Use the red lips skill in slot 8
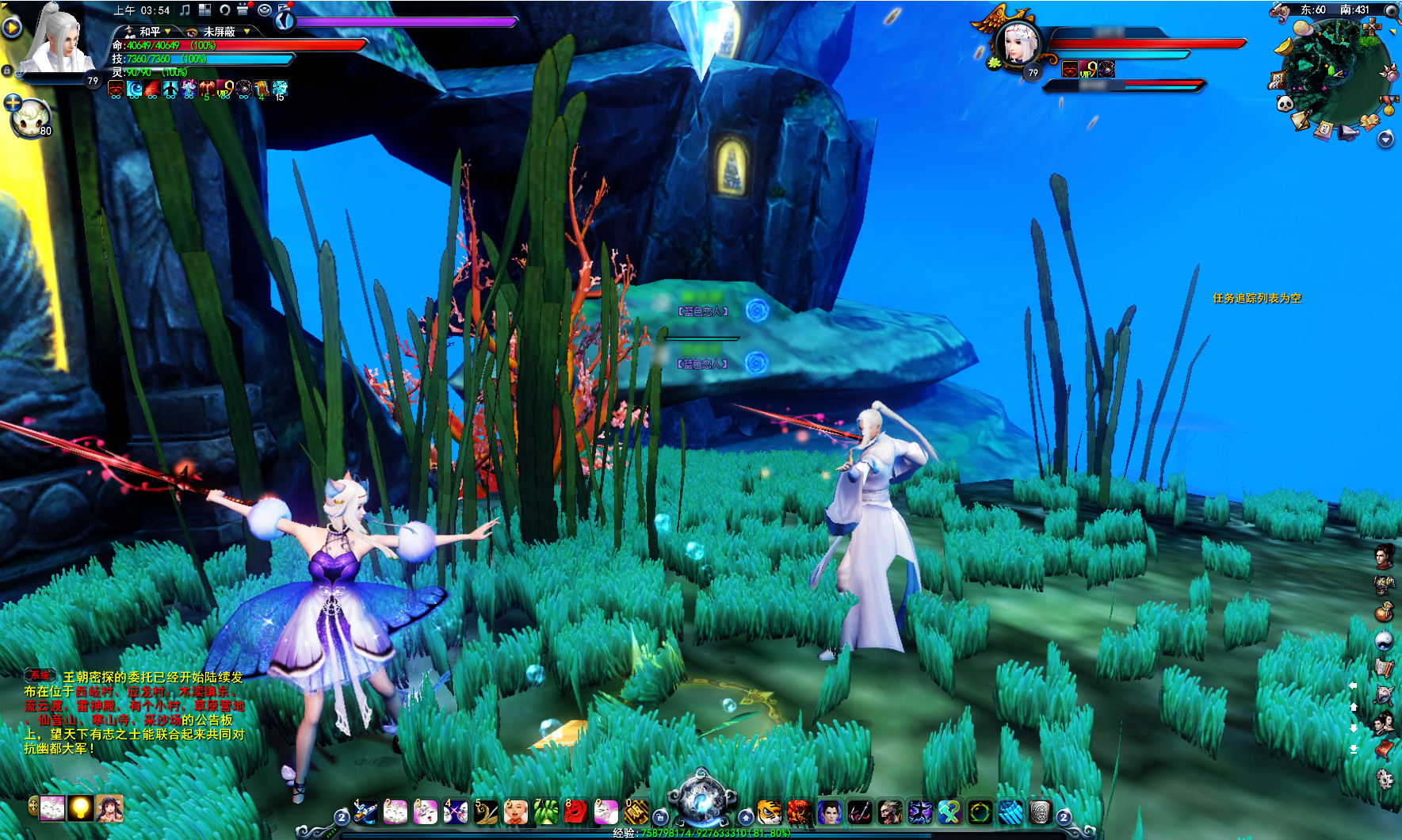 [575, 811]
